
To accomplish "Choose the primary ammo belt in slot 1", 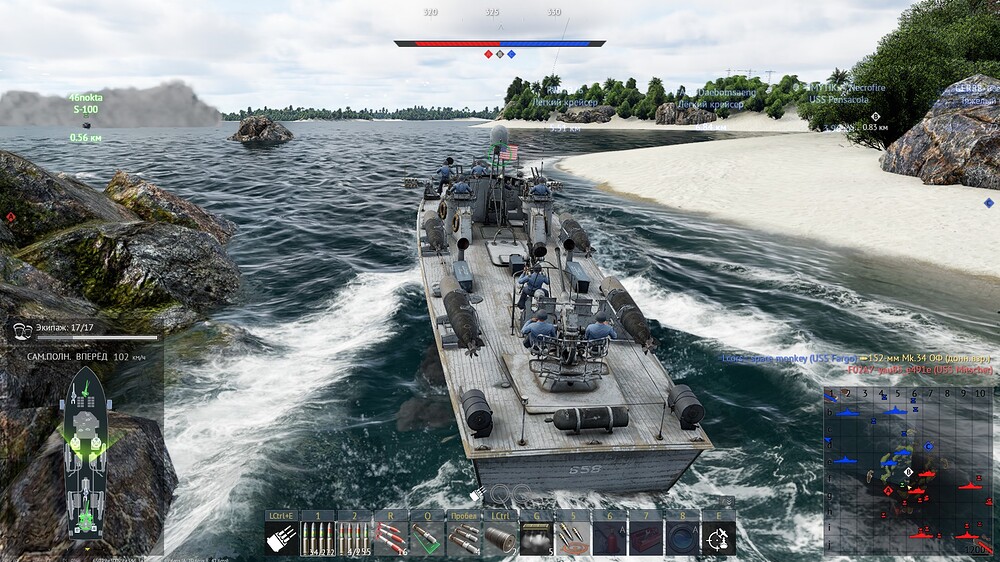I will click(x=318, y=538).
